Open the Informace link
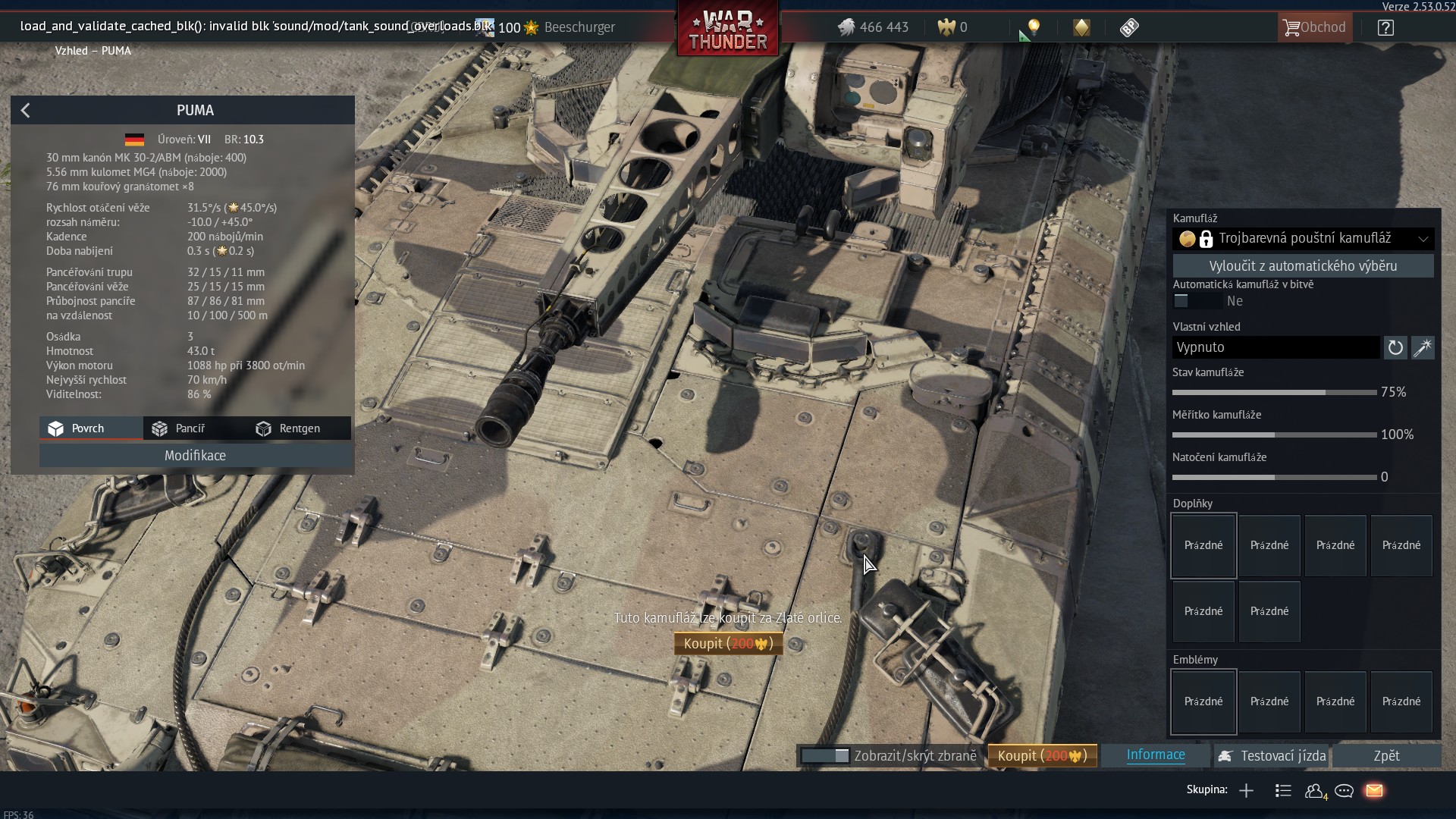This screenshot has width=1456, height=819. (1156, 755)
